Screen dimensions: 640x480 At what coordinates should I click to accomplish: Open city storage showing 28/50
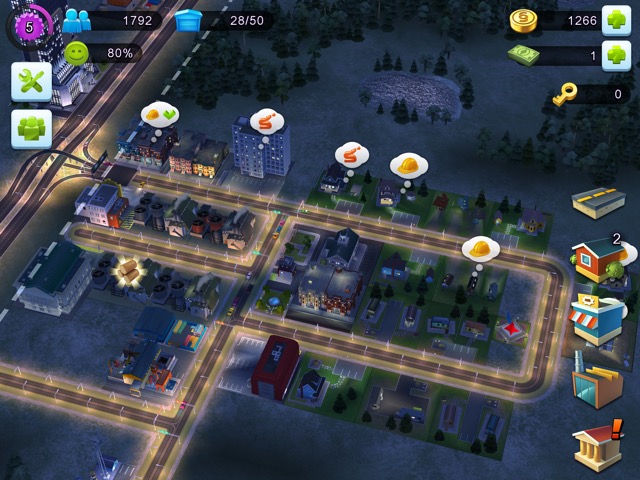[188, 20]
